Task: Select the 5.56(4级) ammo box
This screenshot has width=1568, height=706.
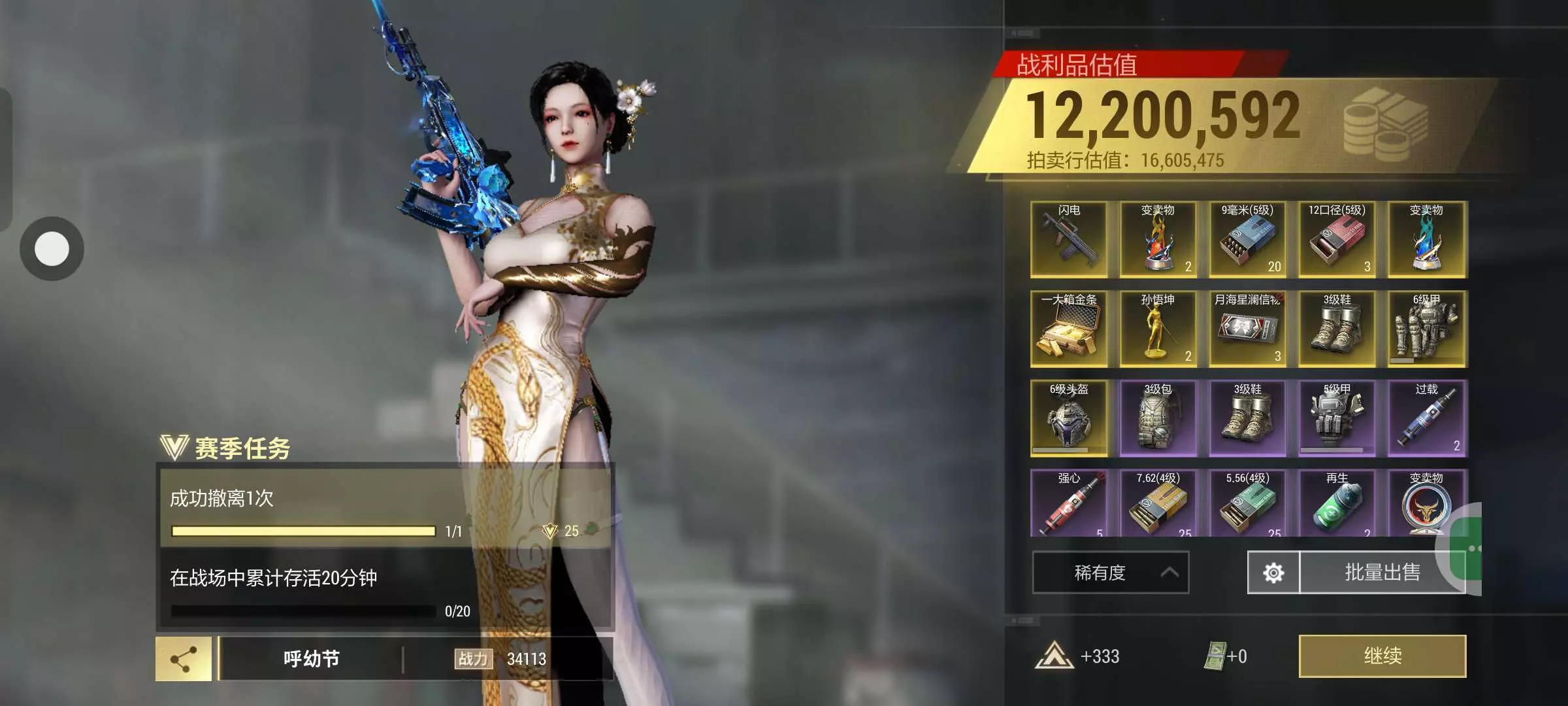Action: (x=1247, y=503)
